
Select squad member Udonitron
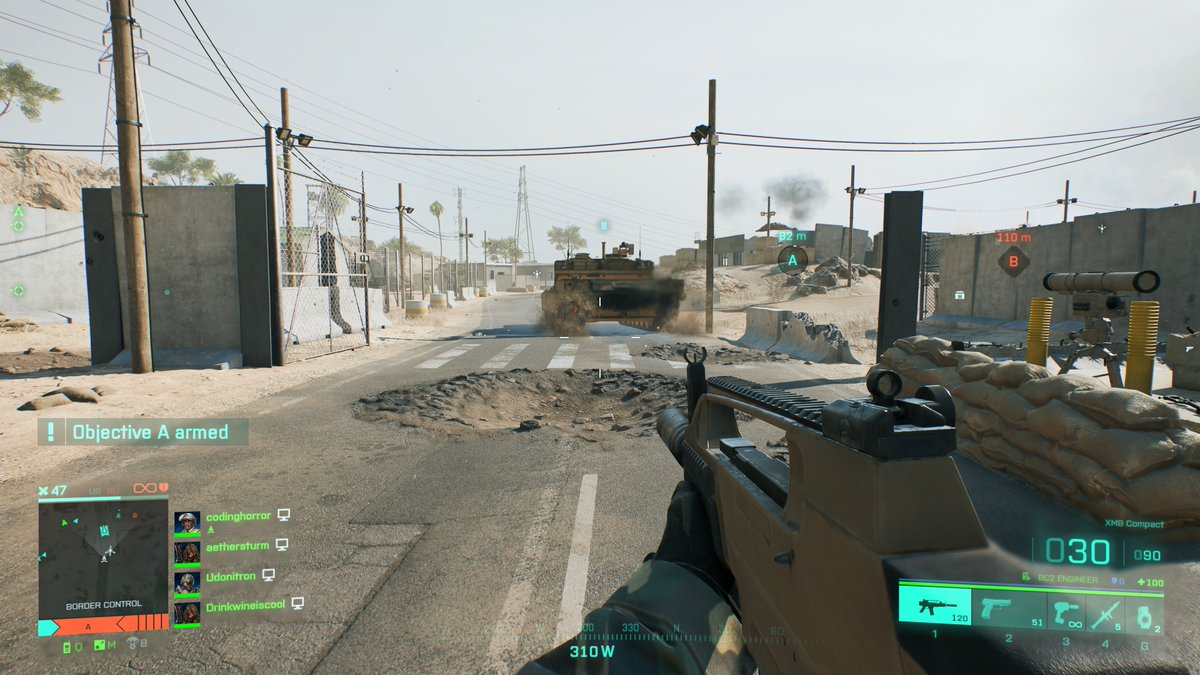tap(230, 576)
